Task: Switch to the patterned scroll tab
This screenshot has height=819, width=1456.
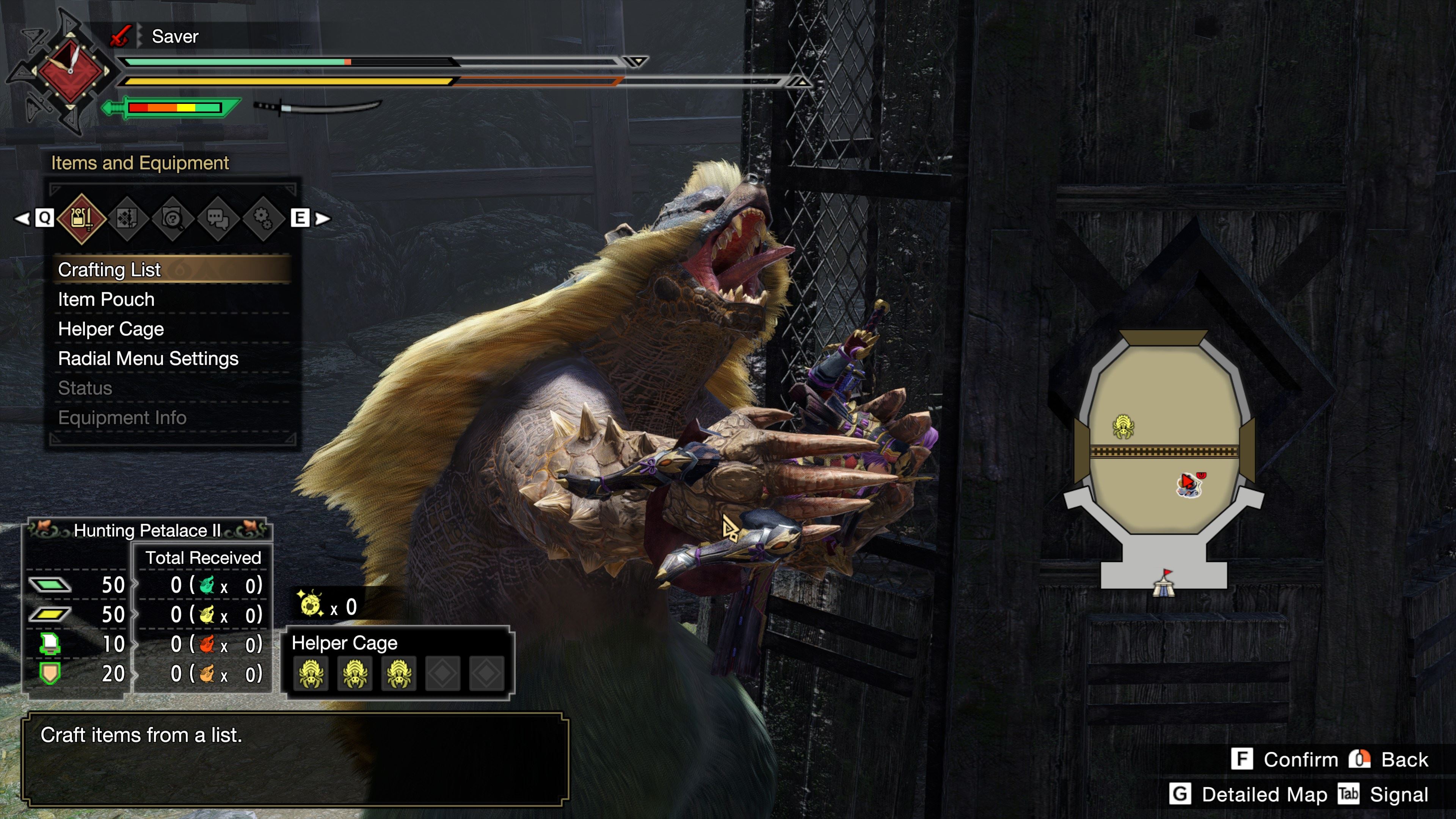Action: point(127,218)
